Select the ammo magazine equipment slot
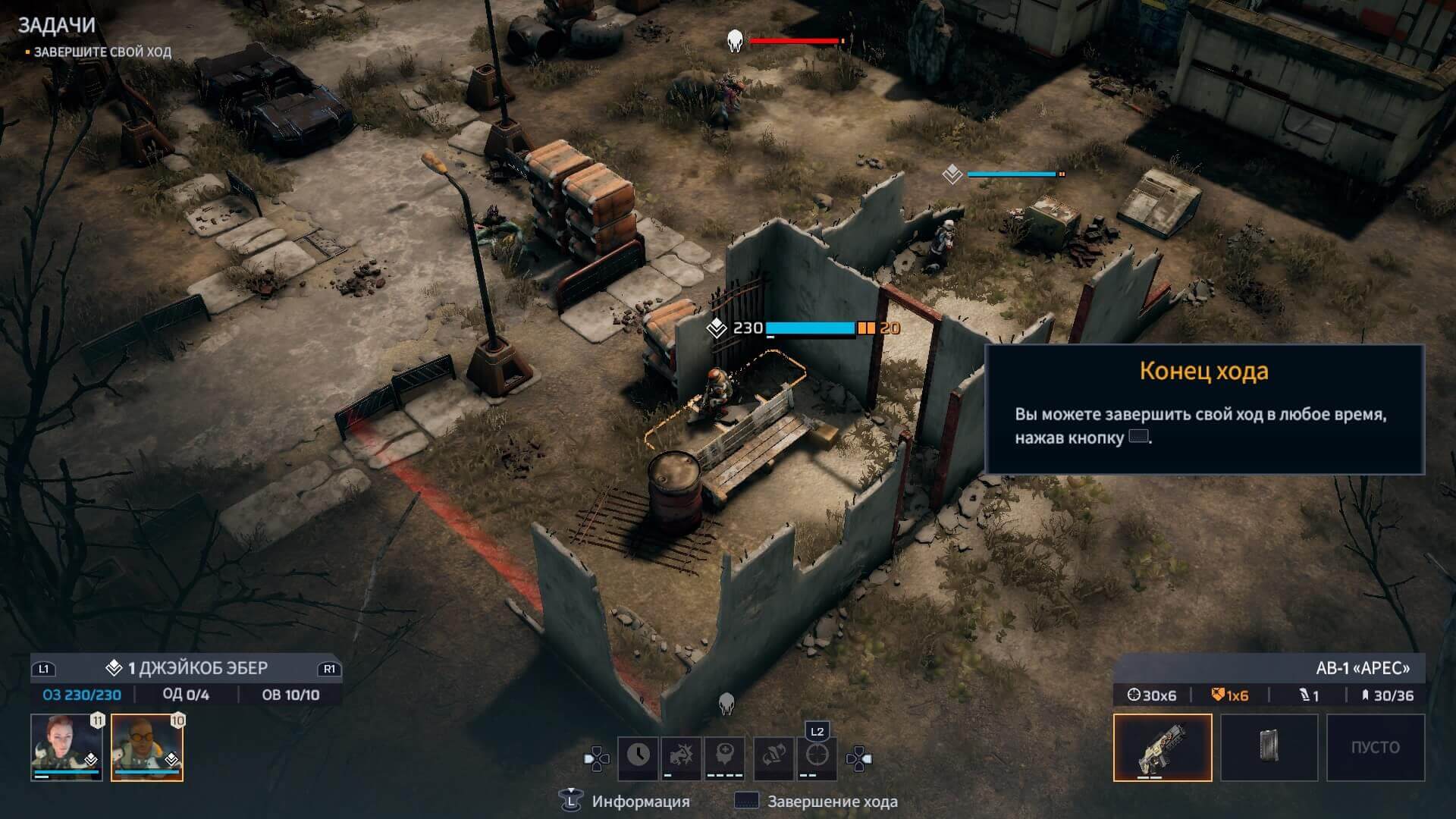 coord(1269,747)
